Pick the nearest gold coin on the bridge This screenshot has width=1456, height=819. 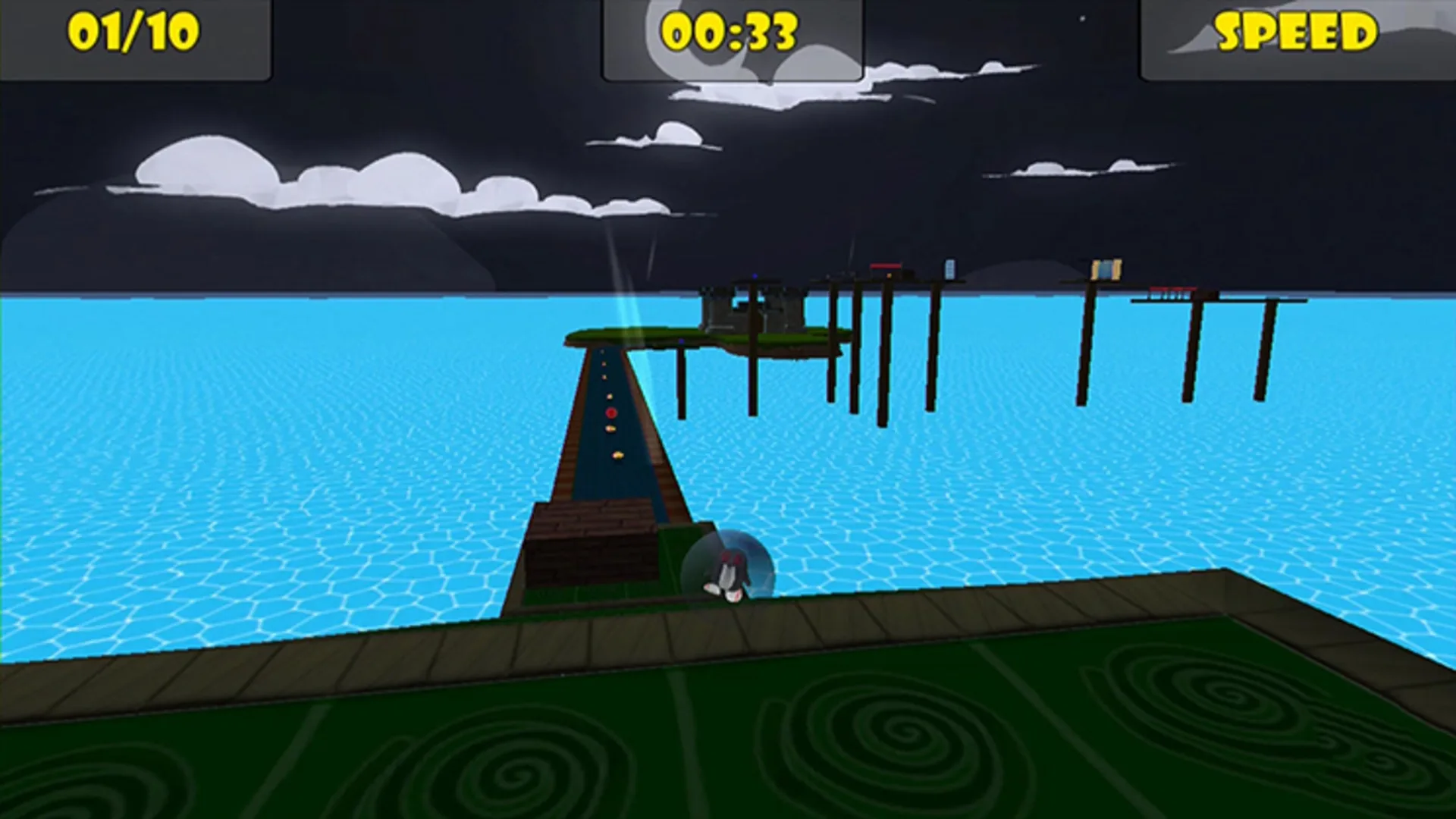point(618,455)
